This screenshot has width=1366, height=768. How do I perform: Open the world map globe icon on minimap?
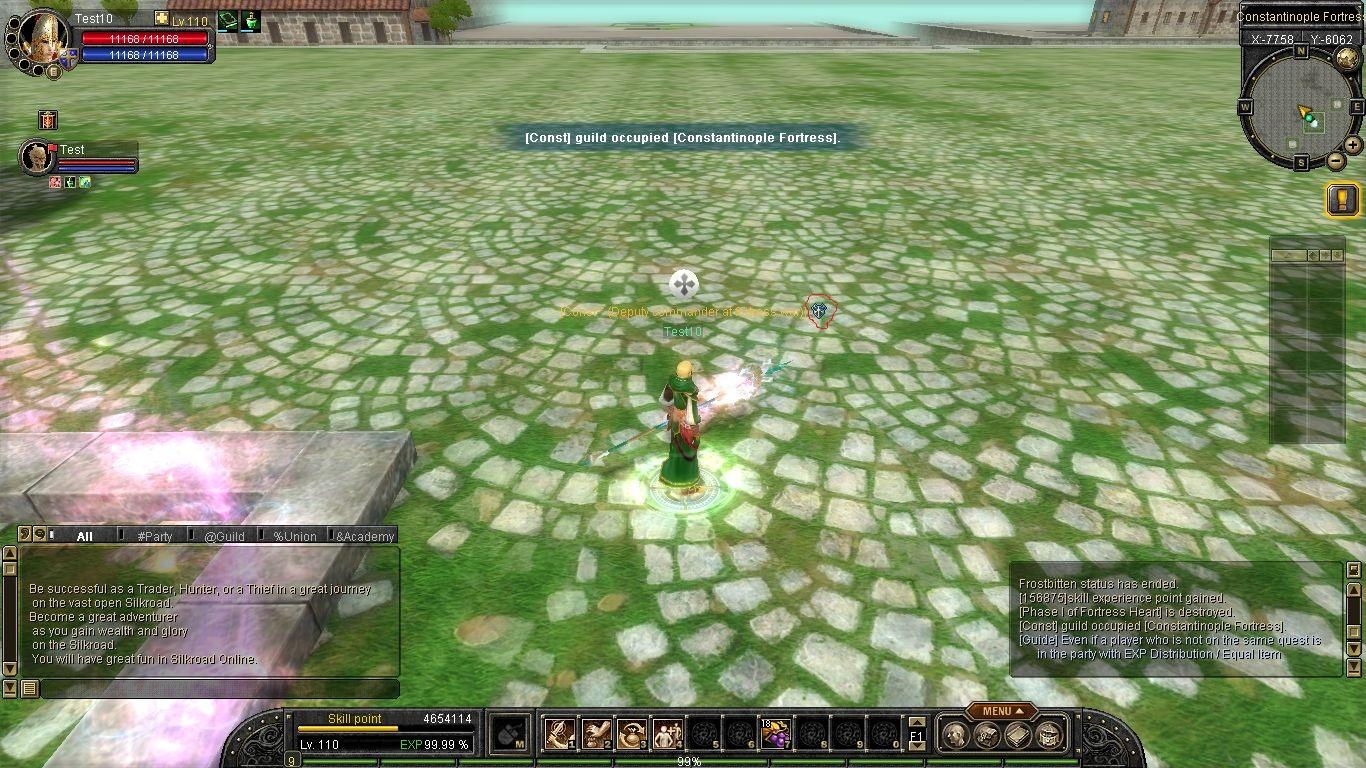[1345, 59]
